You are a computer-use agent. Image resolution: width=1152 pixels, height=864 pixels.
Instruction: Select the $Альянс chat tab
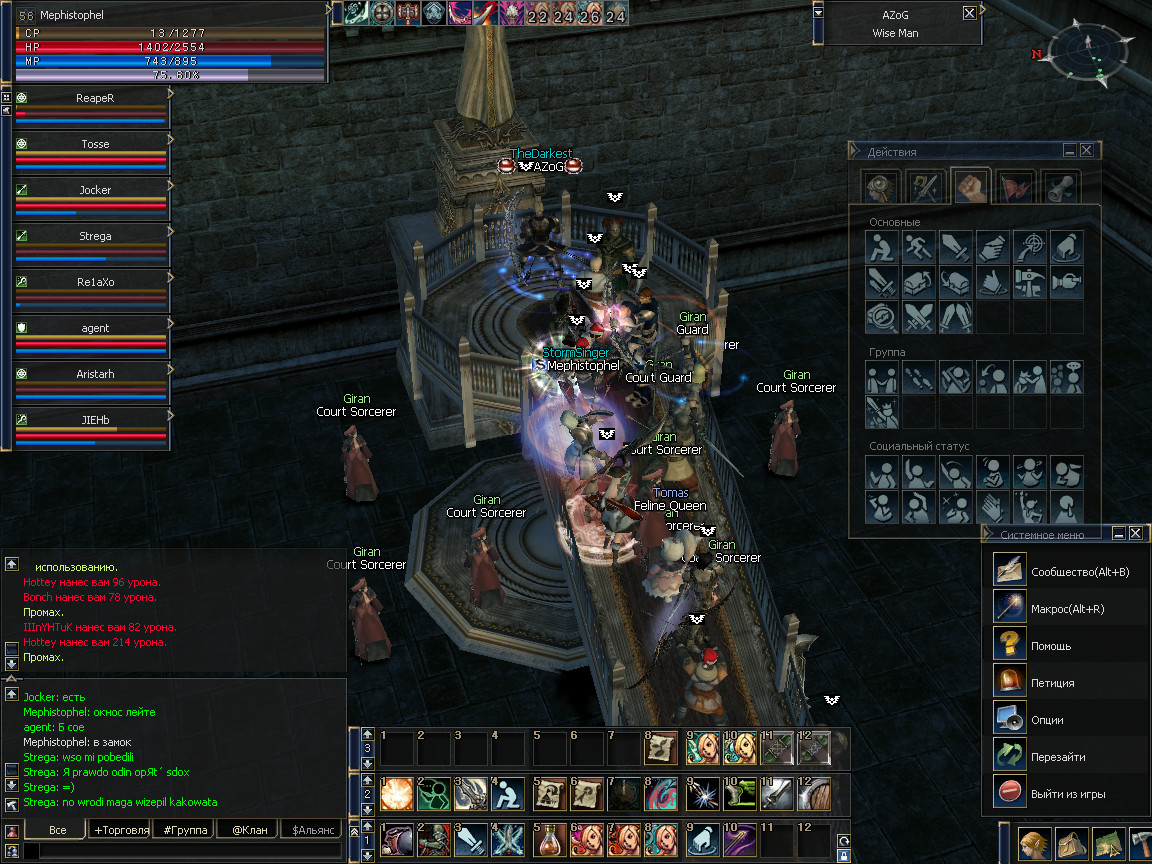point(310,830)
